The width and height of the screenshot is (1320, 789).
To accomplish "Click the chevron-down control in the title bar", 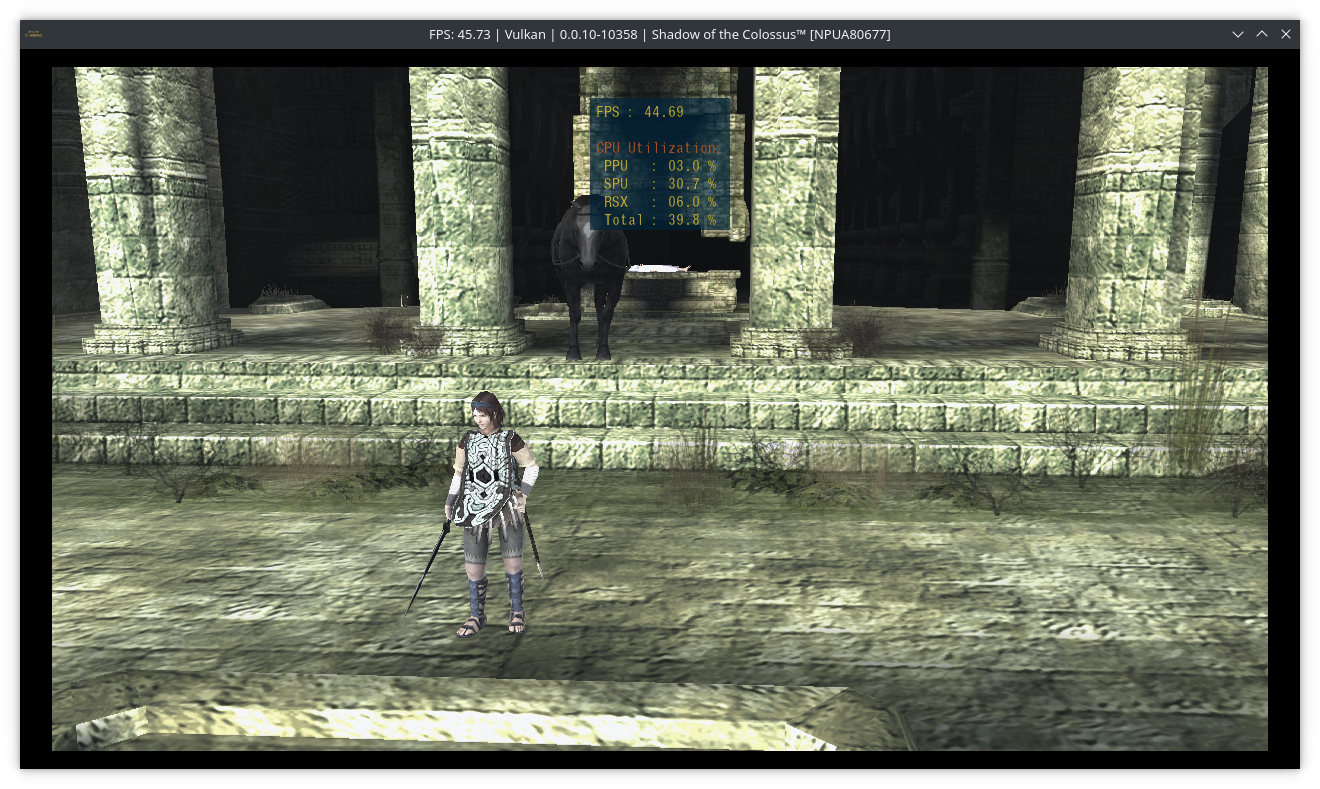I will point(1238,34).
